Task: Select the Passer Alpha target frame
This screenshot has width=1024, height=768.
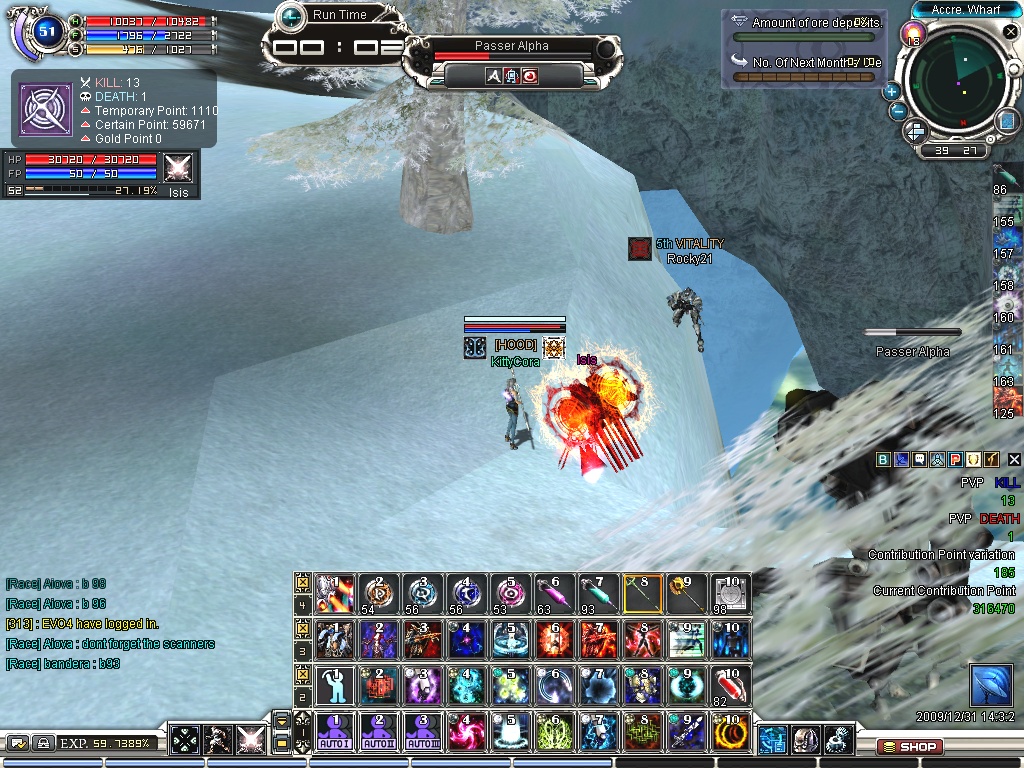Action: 511,46
